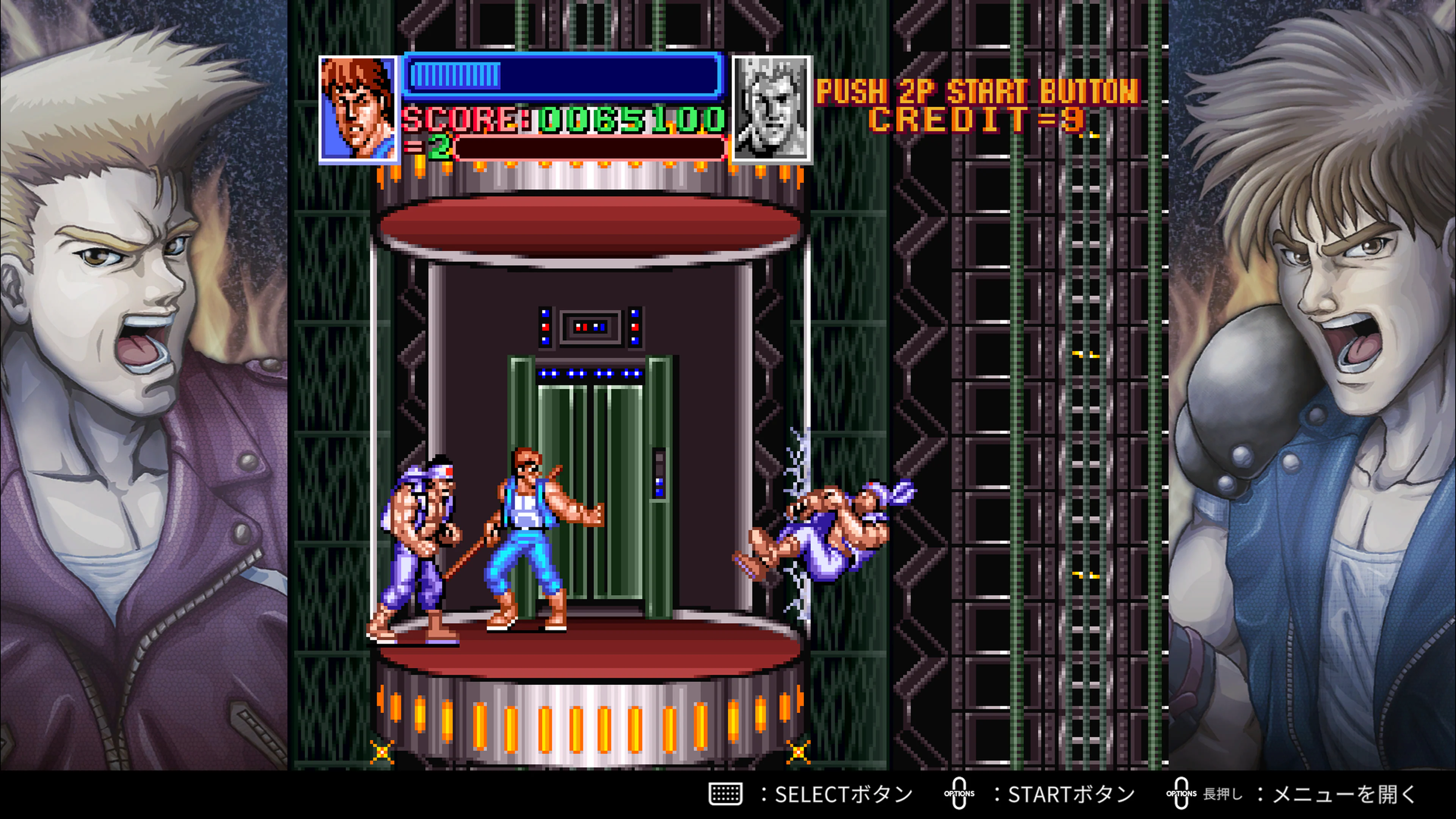Screen dimensions: 1456x819
Task: Select the grayed-out Player 2 portrait
Action: coord(772,107)
